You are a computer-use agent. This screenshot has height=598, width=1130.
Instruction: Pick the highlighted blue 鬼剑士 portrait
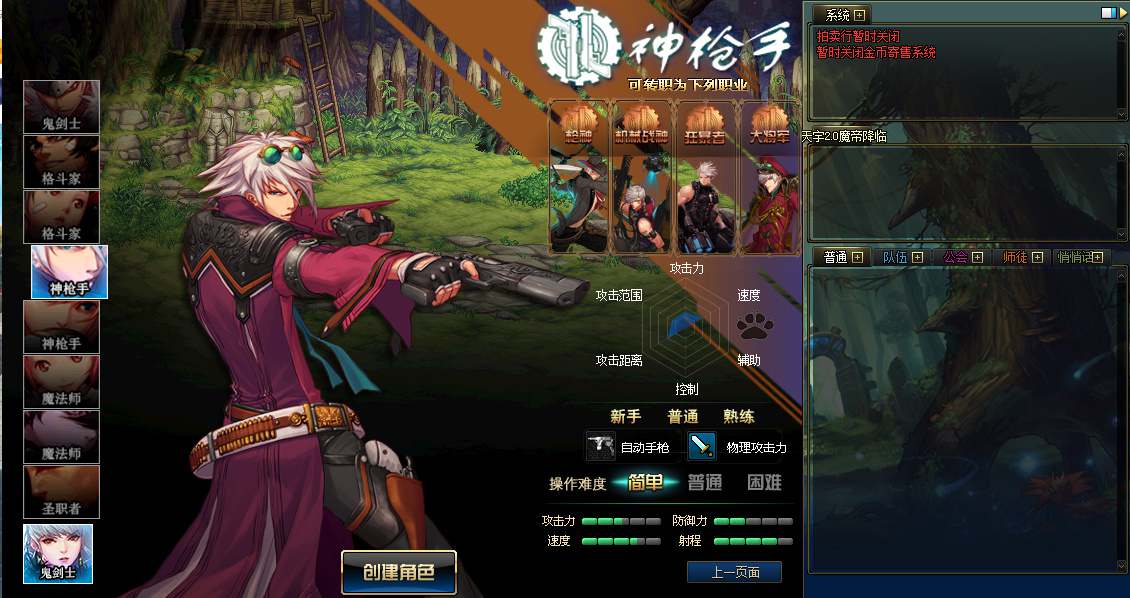58,553
